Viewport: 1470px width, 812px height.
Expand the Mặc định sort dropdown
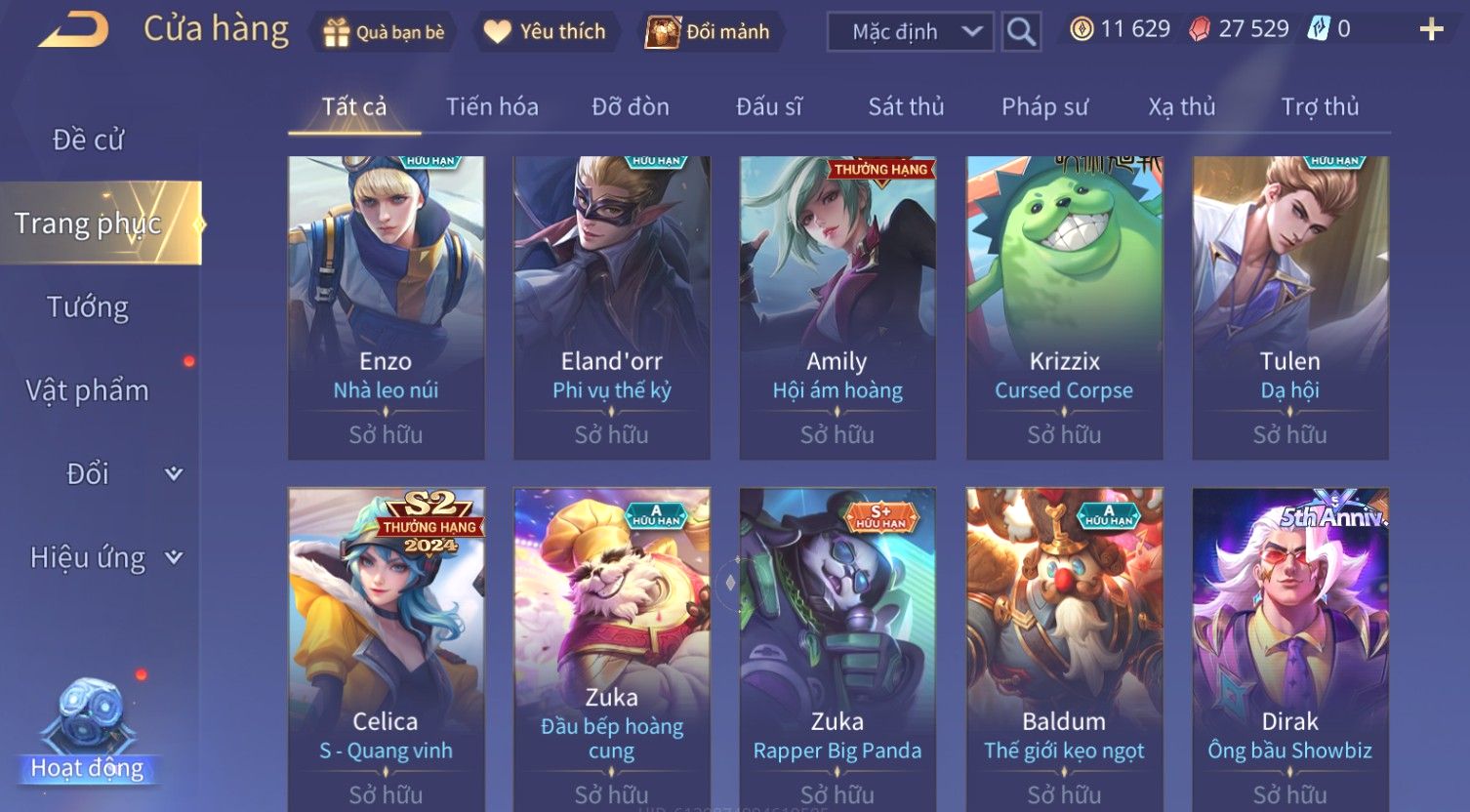click(910, 32)
